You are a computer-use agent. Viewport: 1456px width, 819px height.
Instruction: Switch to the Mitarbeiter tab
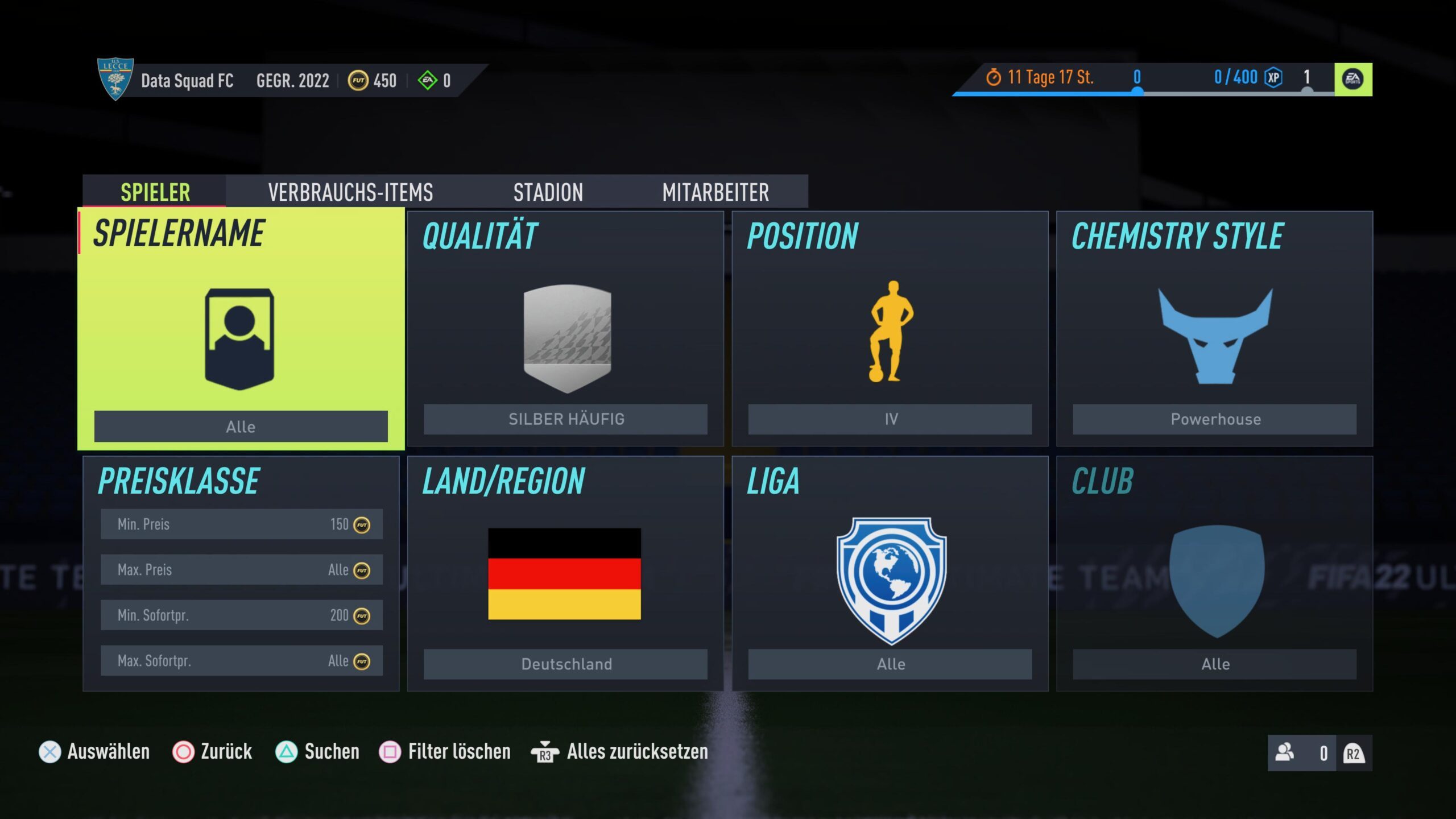(715, 192)
